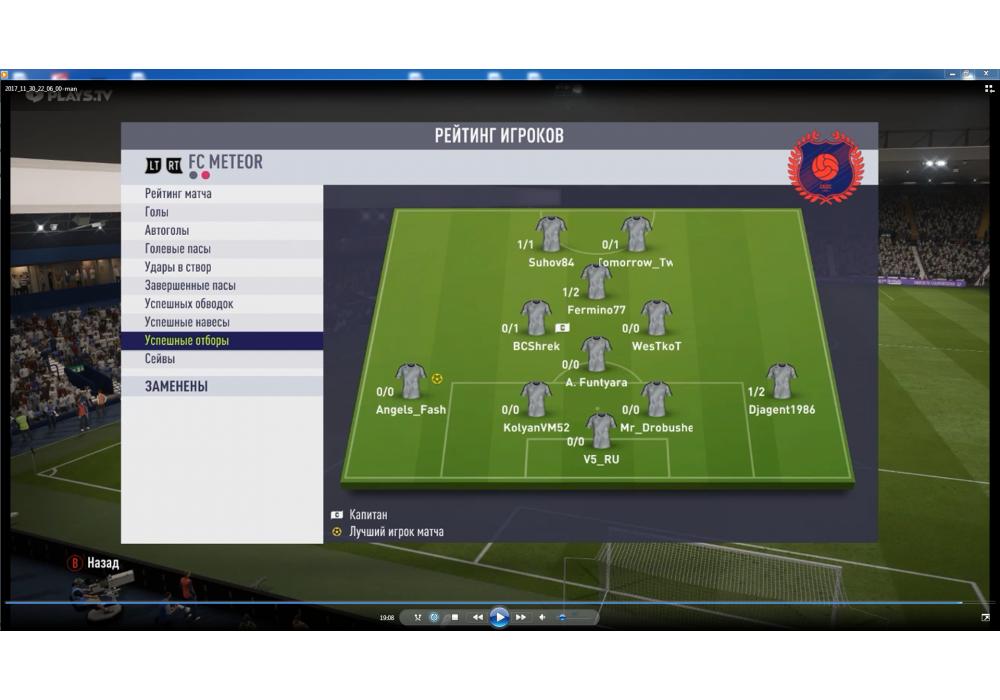Choose the "Автоголы" list entry

coord(167,231)
